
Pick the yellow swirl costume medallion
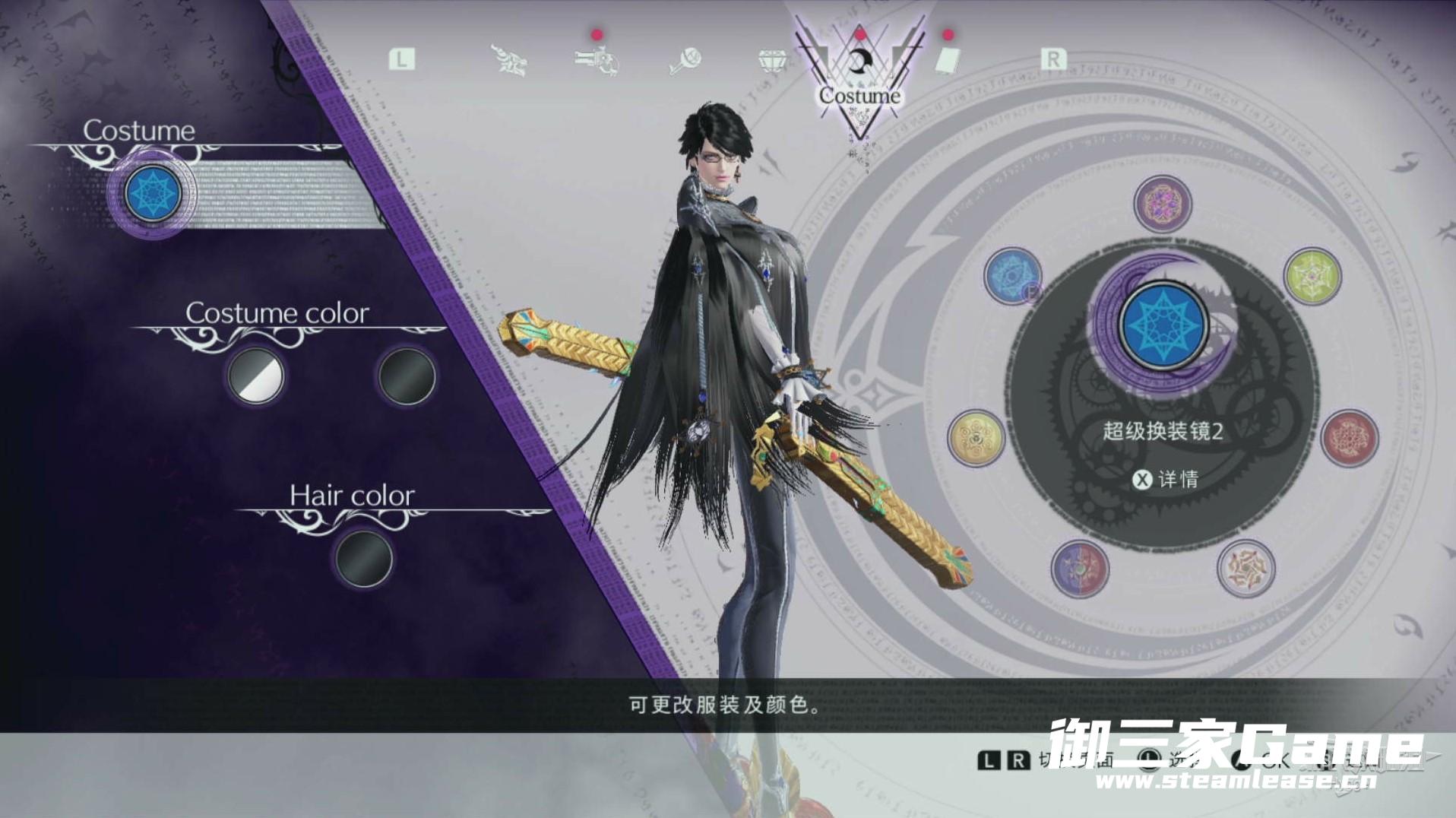click(976, 437)
